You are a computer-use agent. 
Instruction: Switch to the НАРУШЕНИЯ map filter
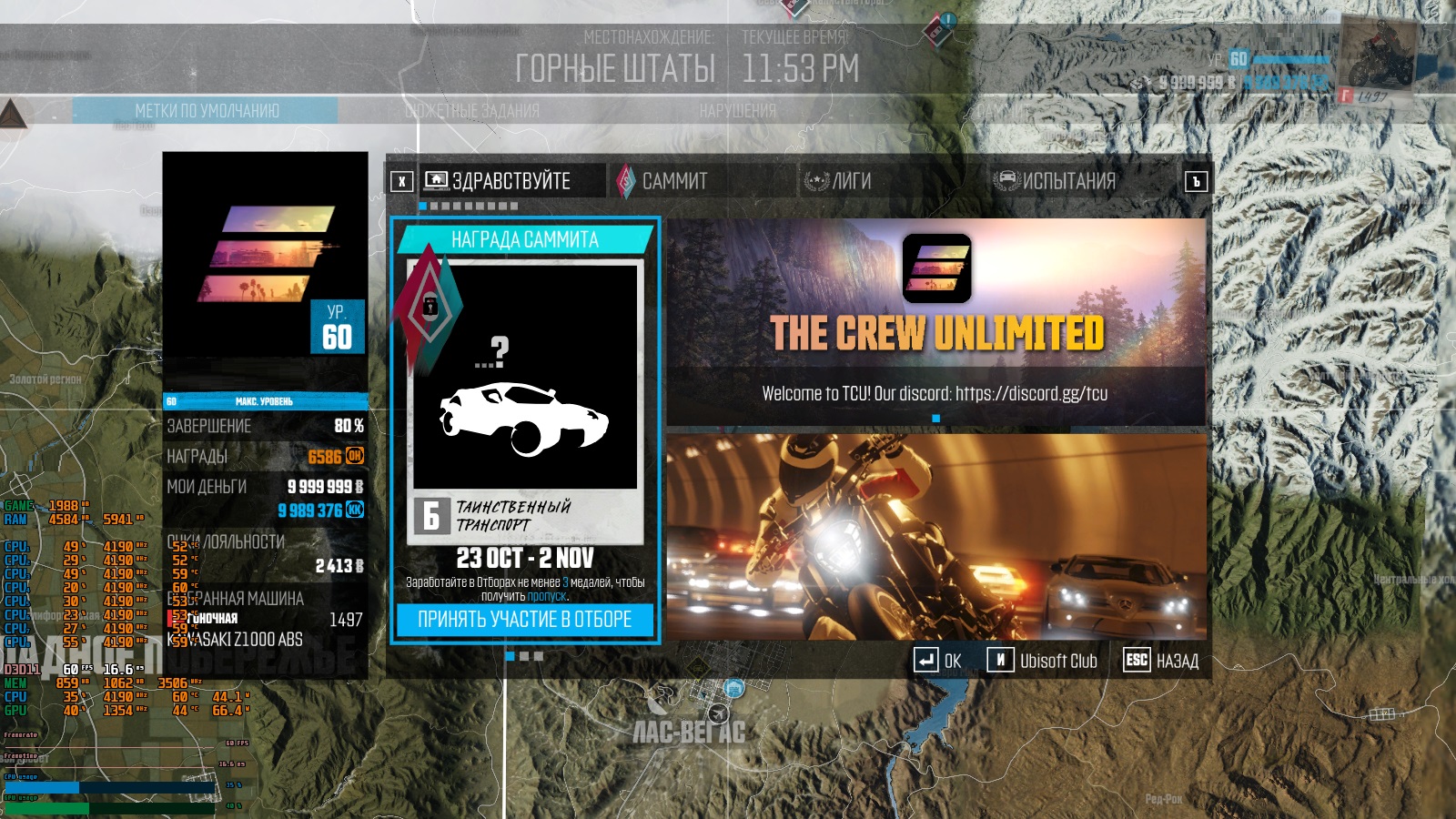(737, 111)
